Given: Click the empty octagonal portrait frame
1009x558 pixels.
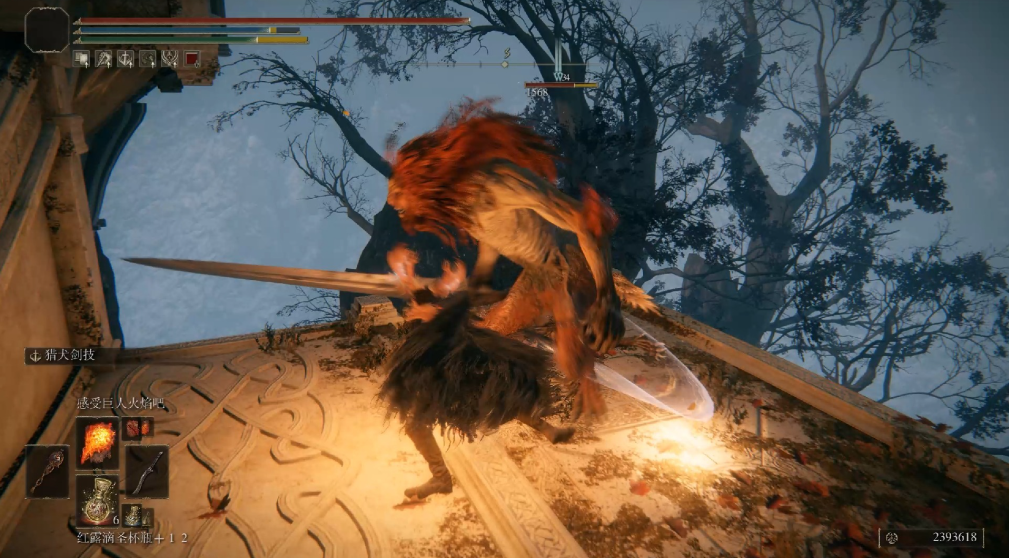Looking at the screenshot, I should pos(47,29).
